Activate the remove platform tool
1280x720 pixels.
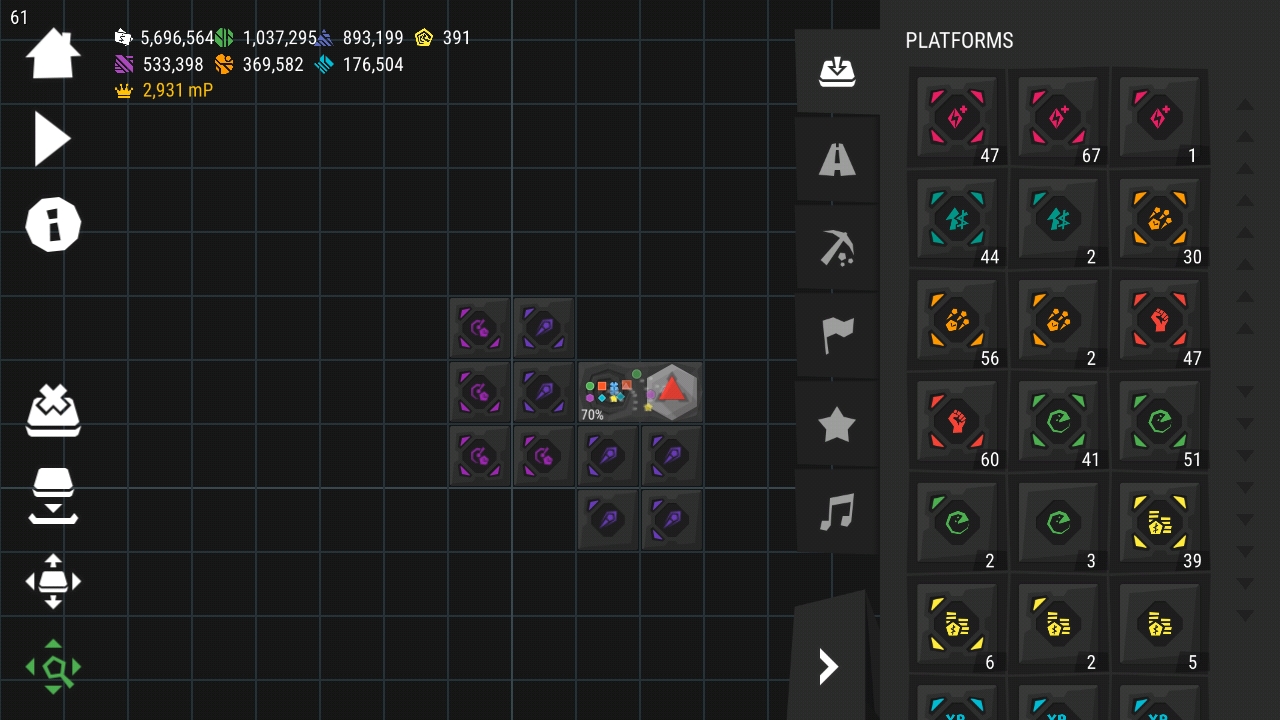(53, 410)
